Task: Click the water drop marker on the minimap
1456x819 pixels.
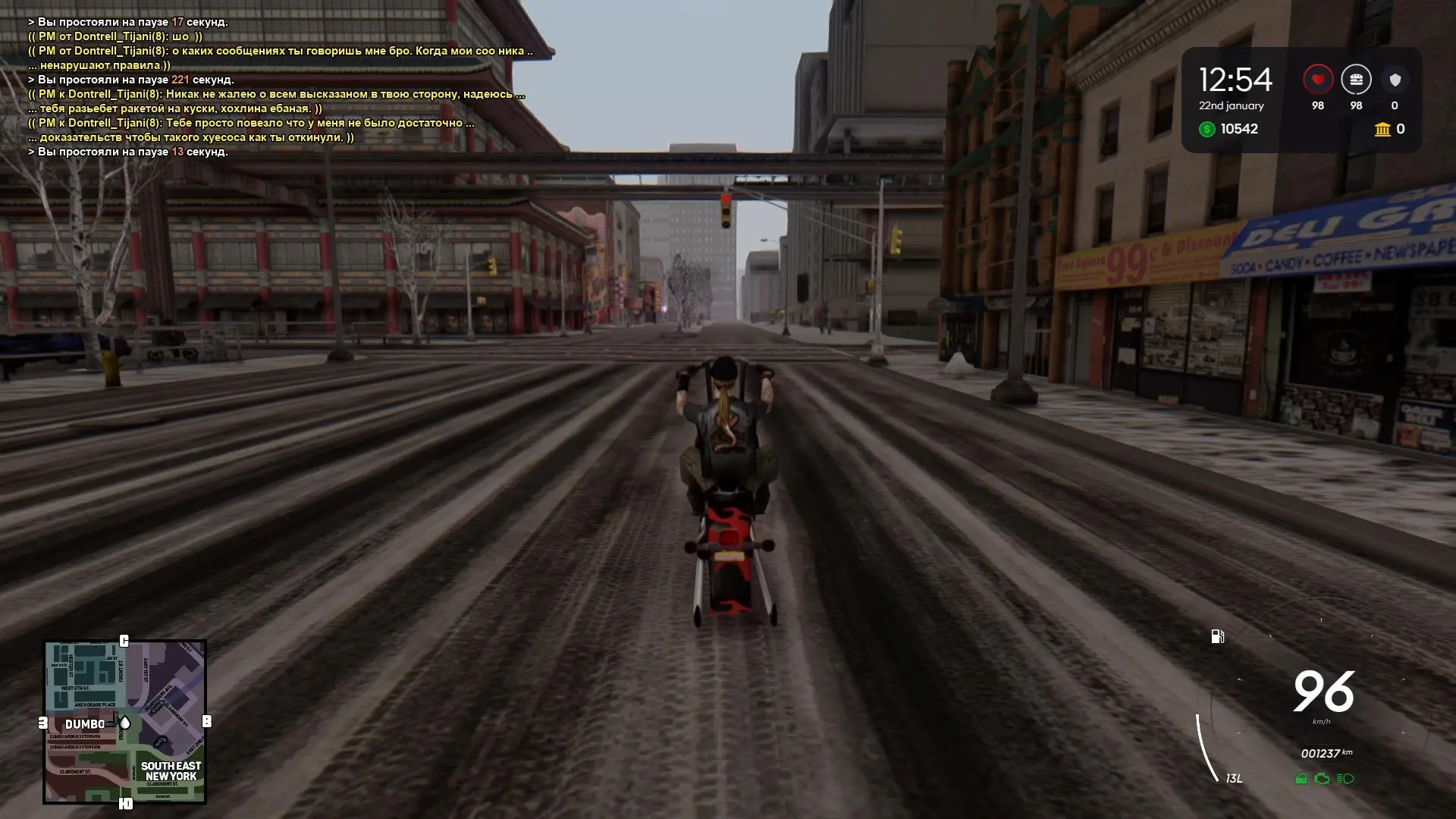Action: pos(124,723)
